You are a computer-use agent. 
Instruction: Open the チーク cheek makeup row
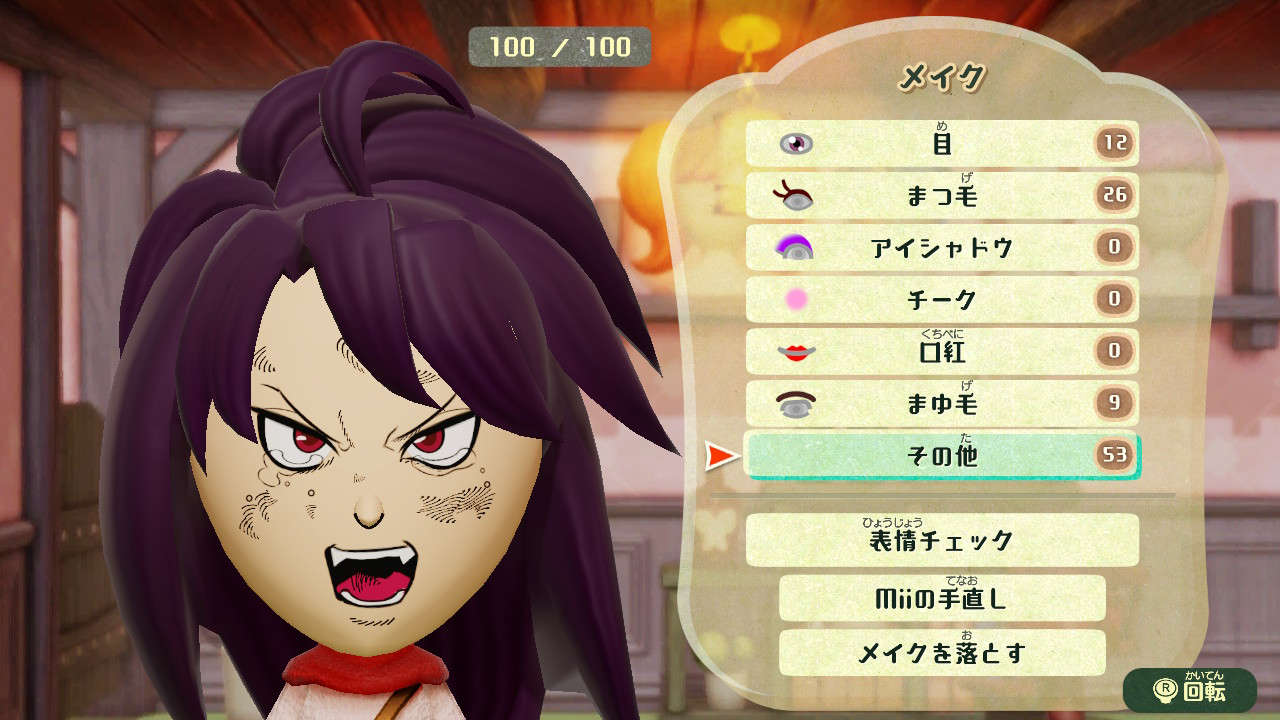pyautogui.click(x=941, y=300)
